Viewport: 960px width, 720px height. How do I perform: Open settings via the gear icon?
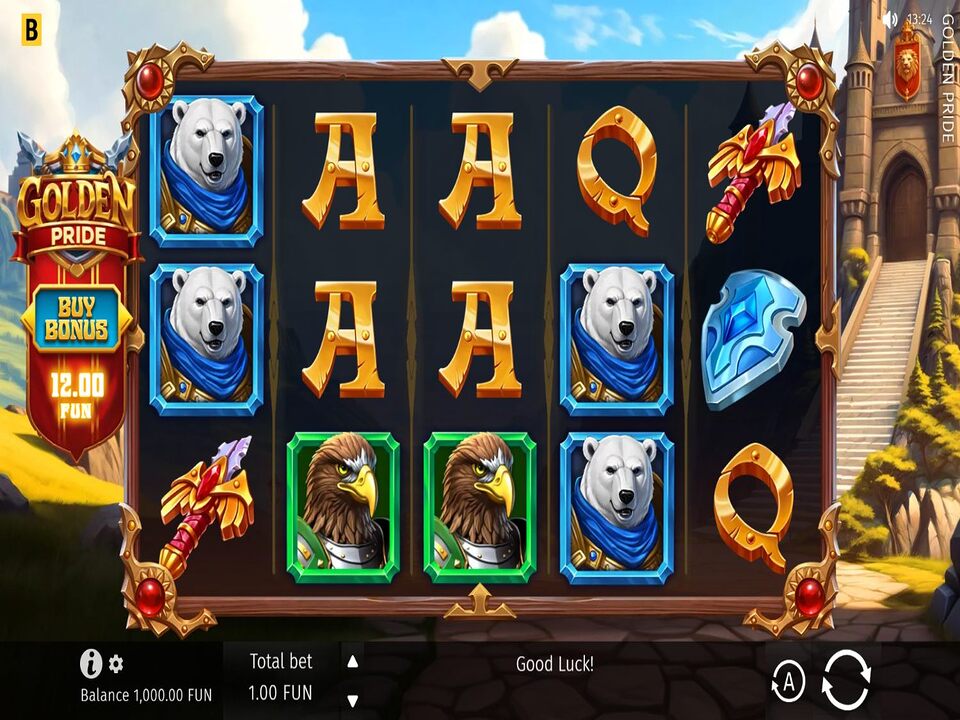tap(117, 663)
